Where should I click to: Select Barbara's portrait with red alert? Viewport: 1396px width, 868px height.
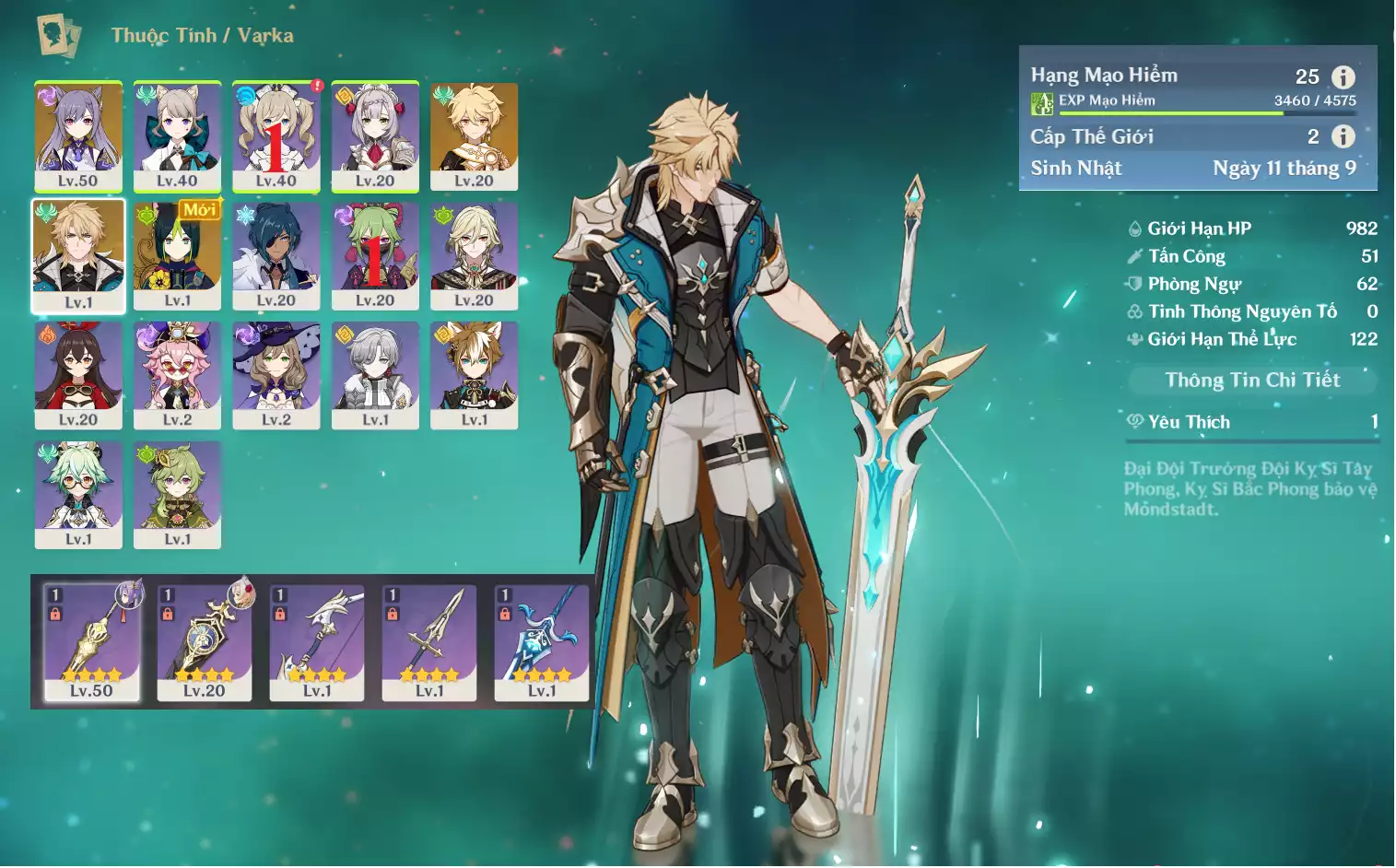(276, 135)
